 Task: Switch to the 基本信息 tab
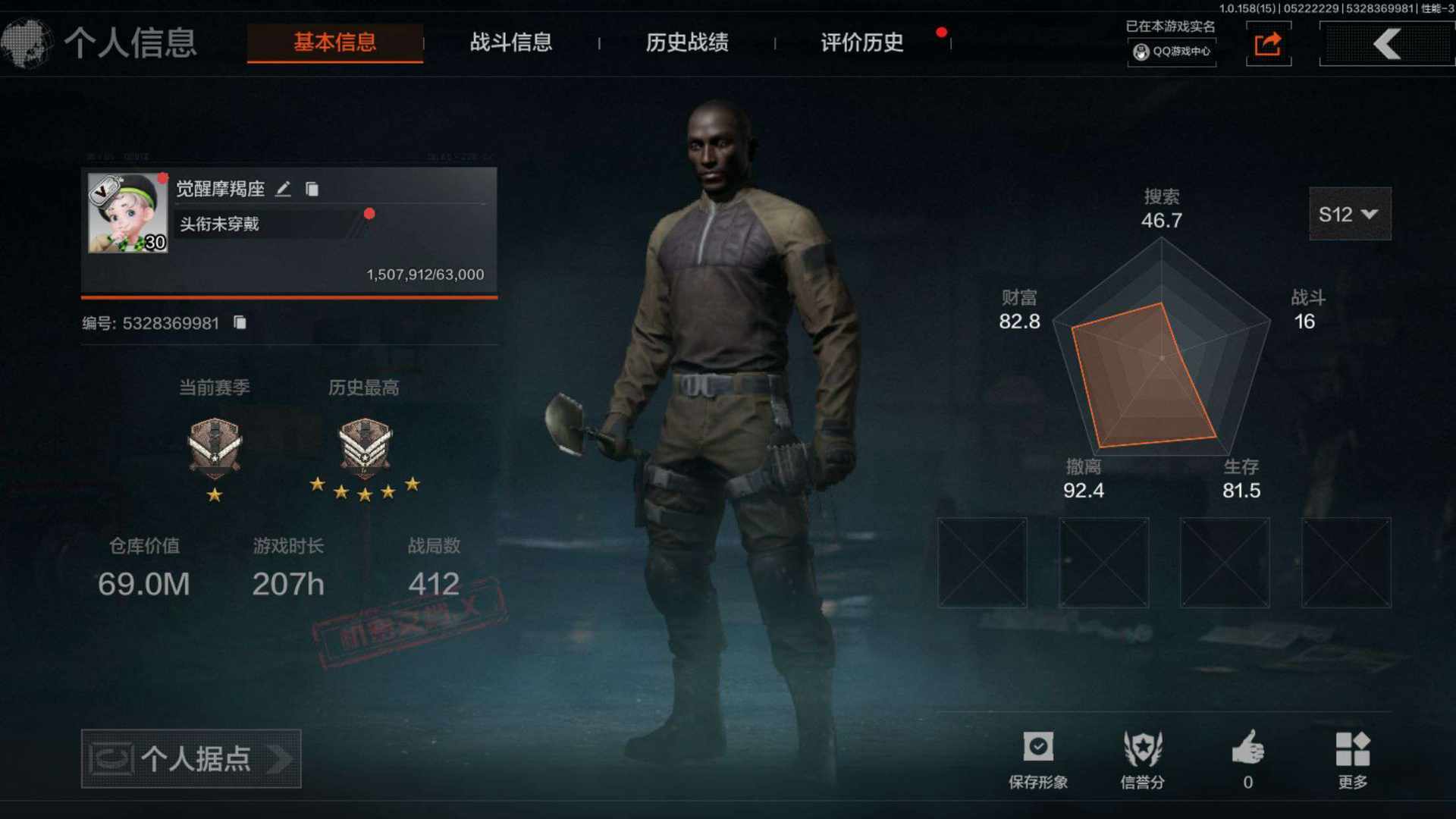[334, 42]
